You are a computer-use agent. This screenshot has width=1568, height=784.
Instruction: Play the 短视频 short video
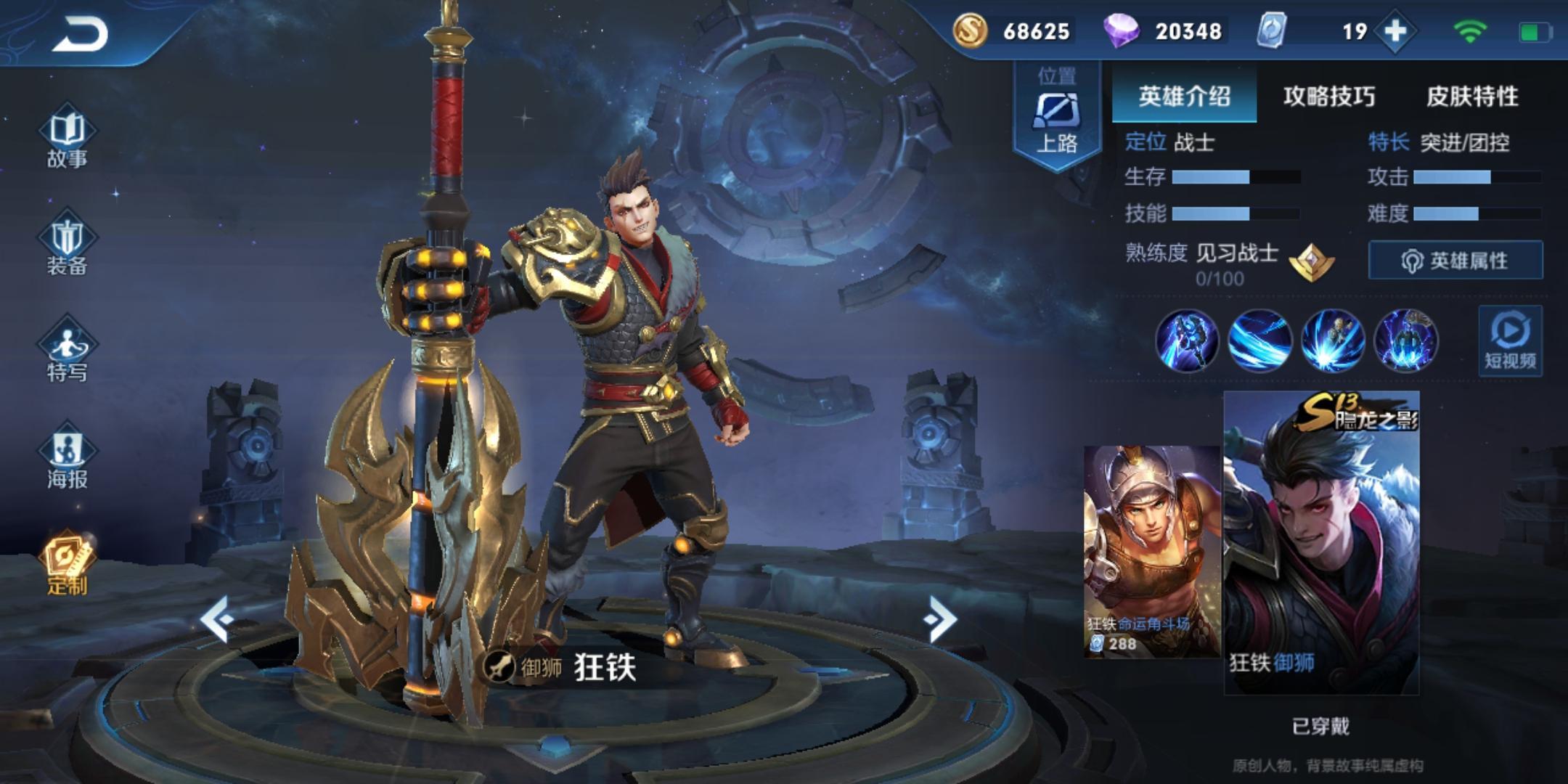(x=1510, y=340)
